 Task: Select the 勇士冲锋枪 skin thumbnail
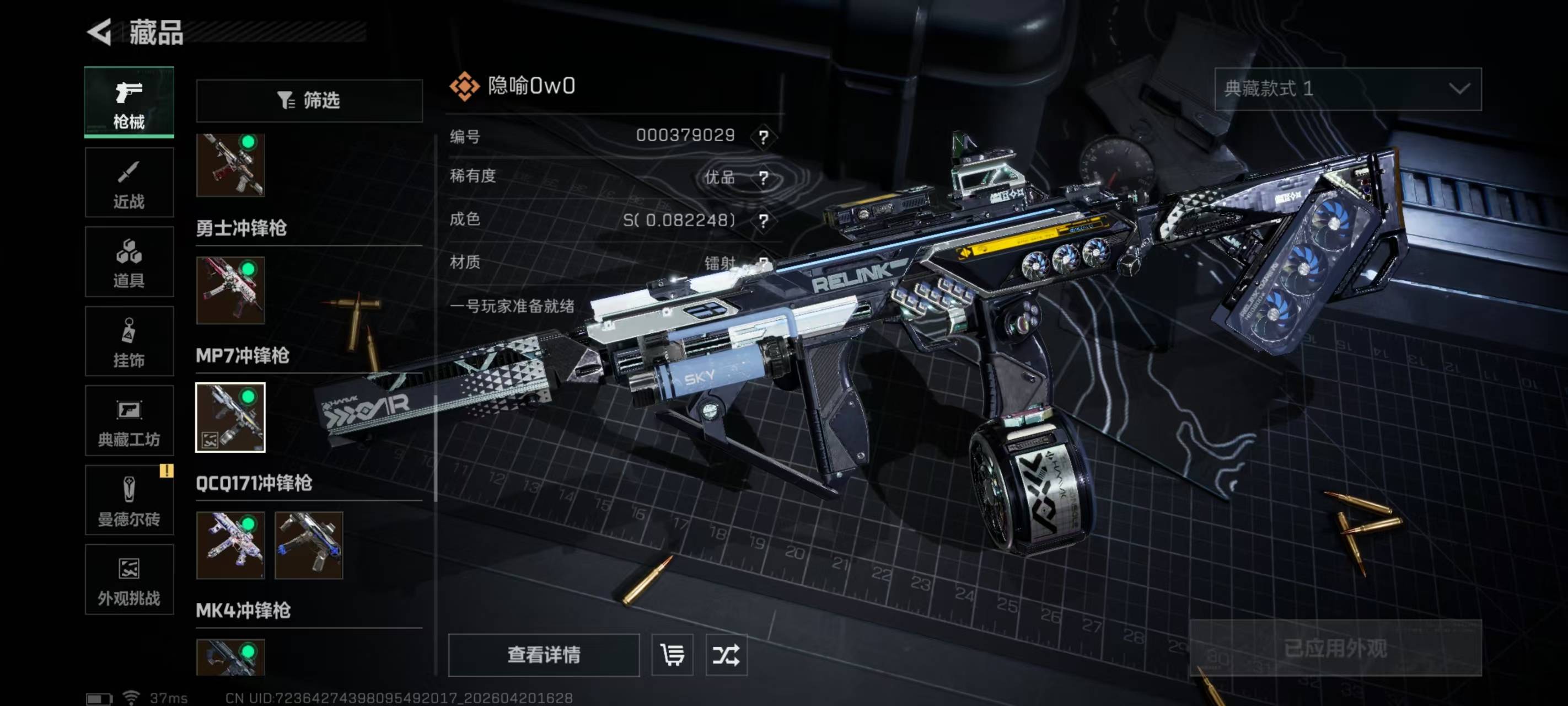tap(230, 165)
